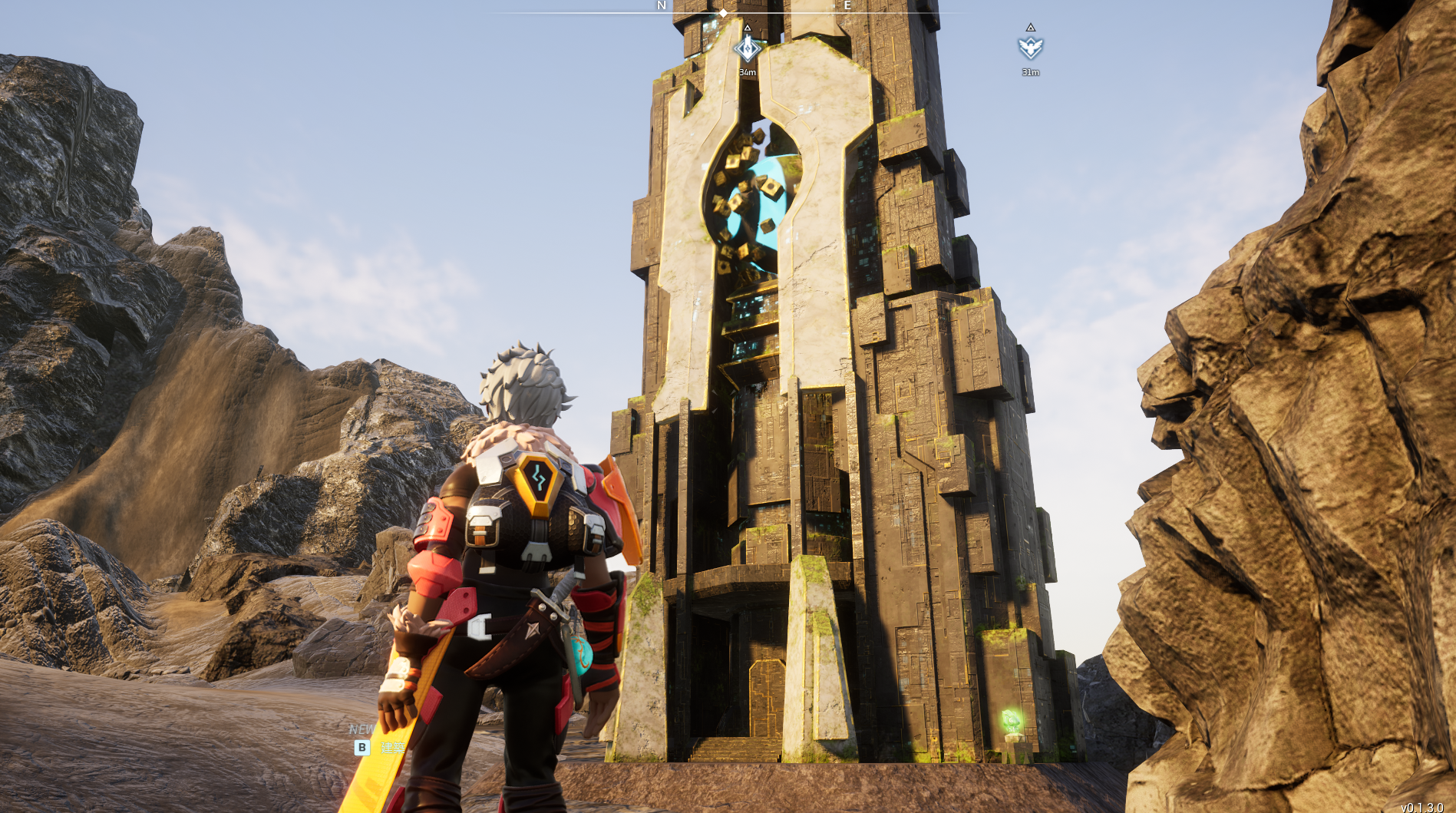Click the diamond pointer on the compass bar
Image resolution: width=1456 pixels, height=813 pixels.
tap(723, 13)
